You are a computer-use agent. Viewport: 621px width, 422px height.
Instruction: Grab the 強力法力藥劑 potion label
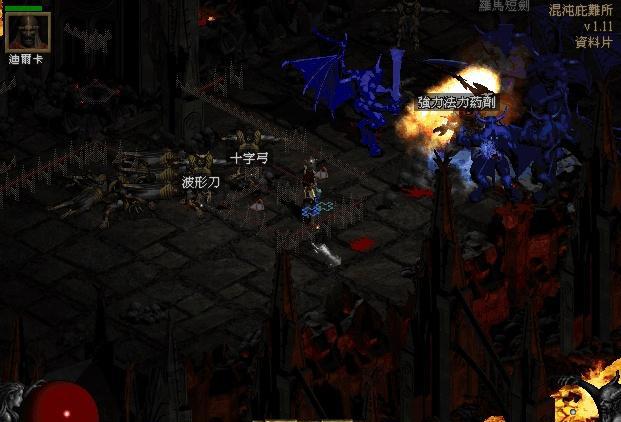pos(456,102)
